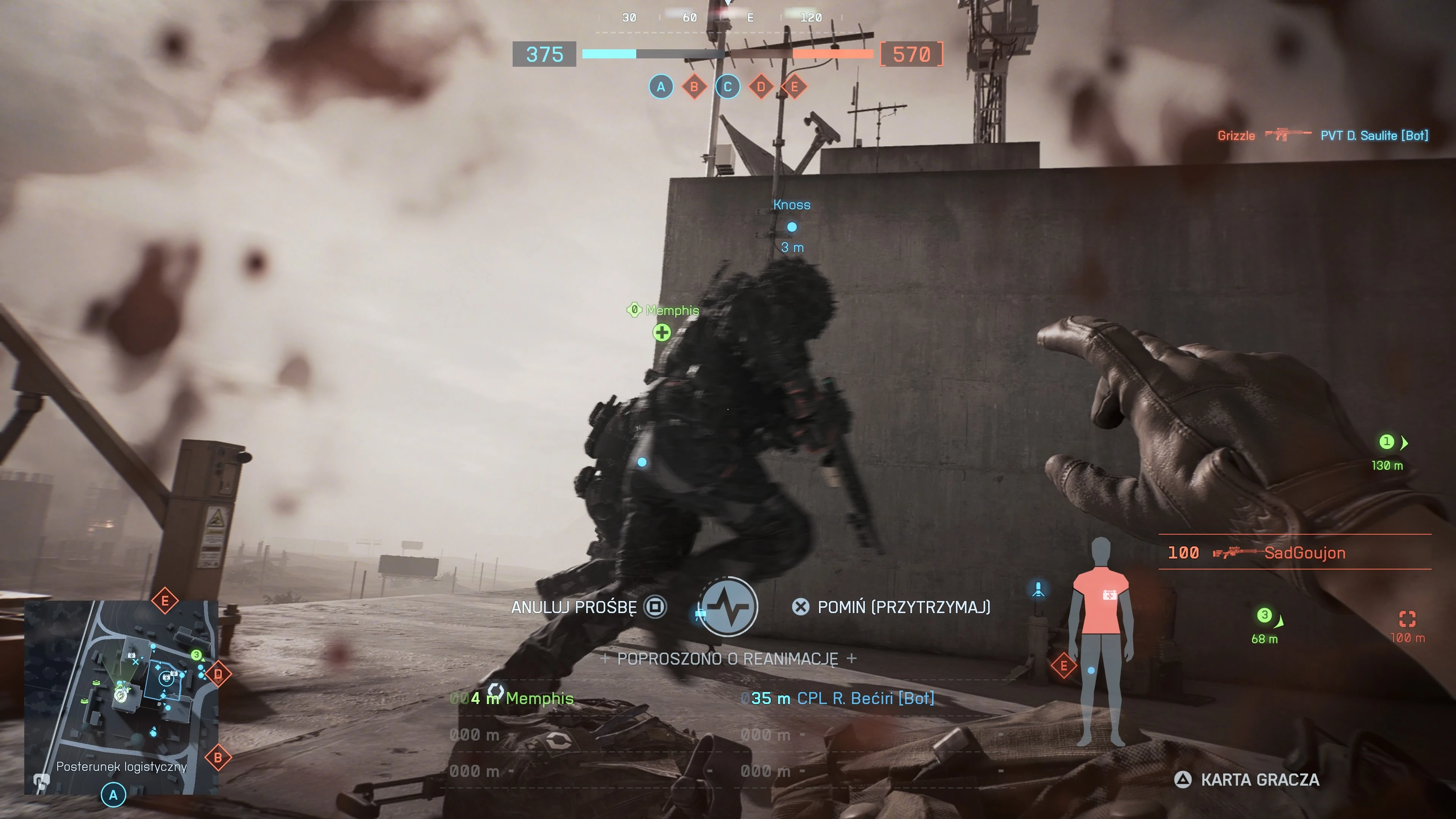
Task: Select squadmate marker 1 at 130 m
Action: [x=1387, y=442]
